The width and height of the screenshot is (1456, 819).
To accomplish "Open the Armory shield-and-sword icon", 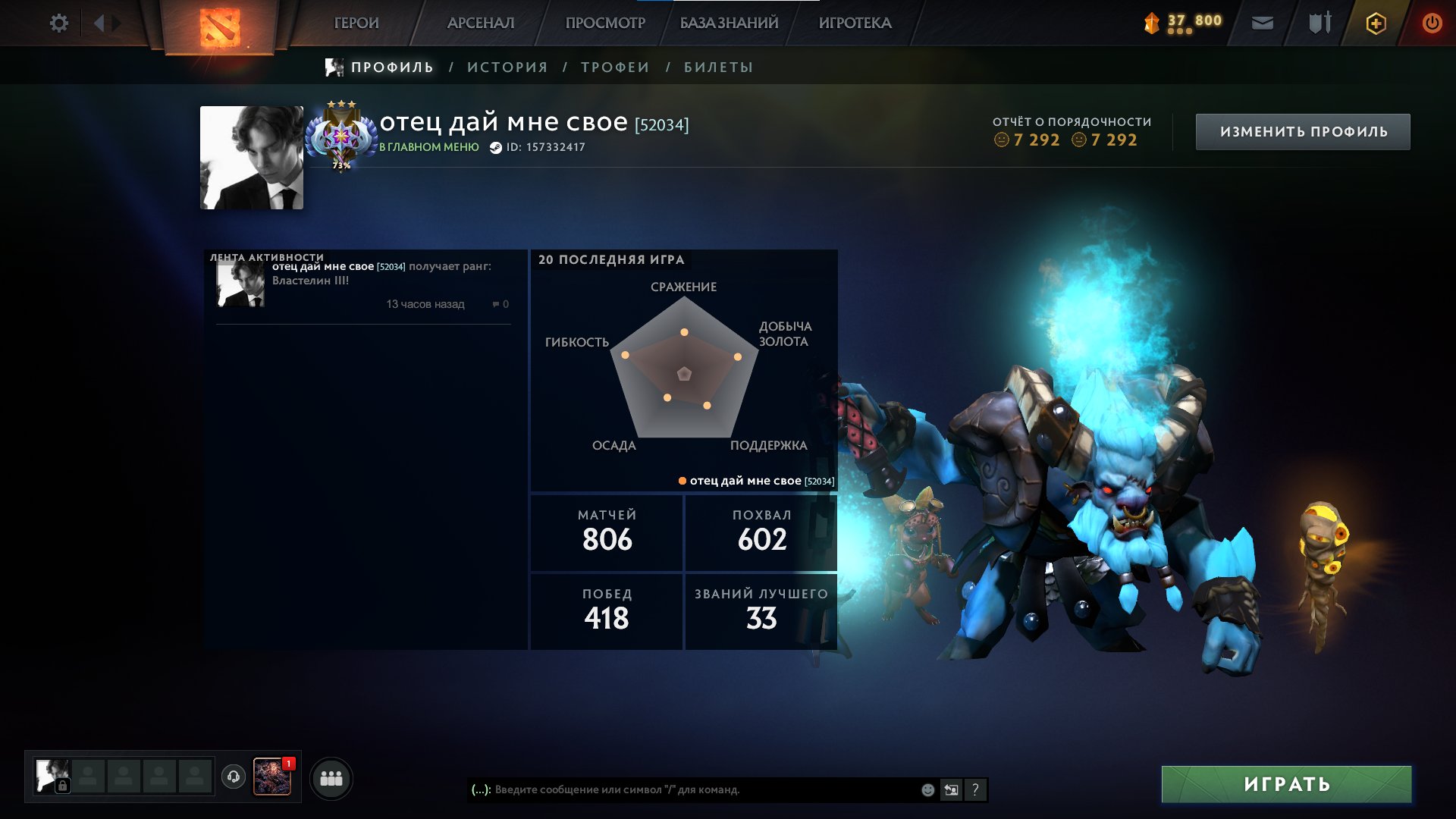I will (x=1319, y=23).
